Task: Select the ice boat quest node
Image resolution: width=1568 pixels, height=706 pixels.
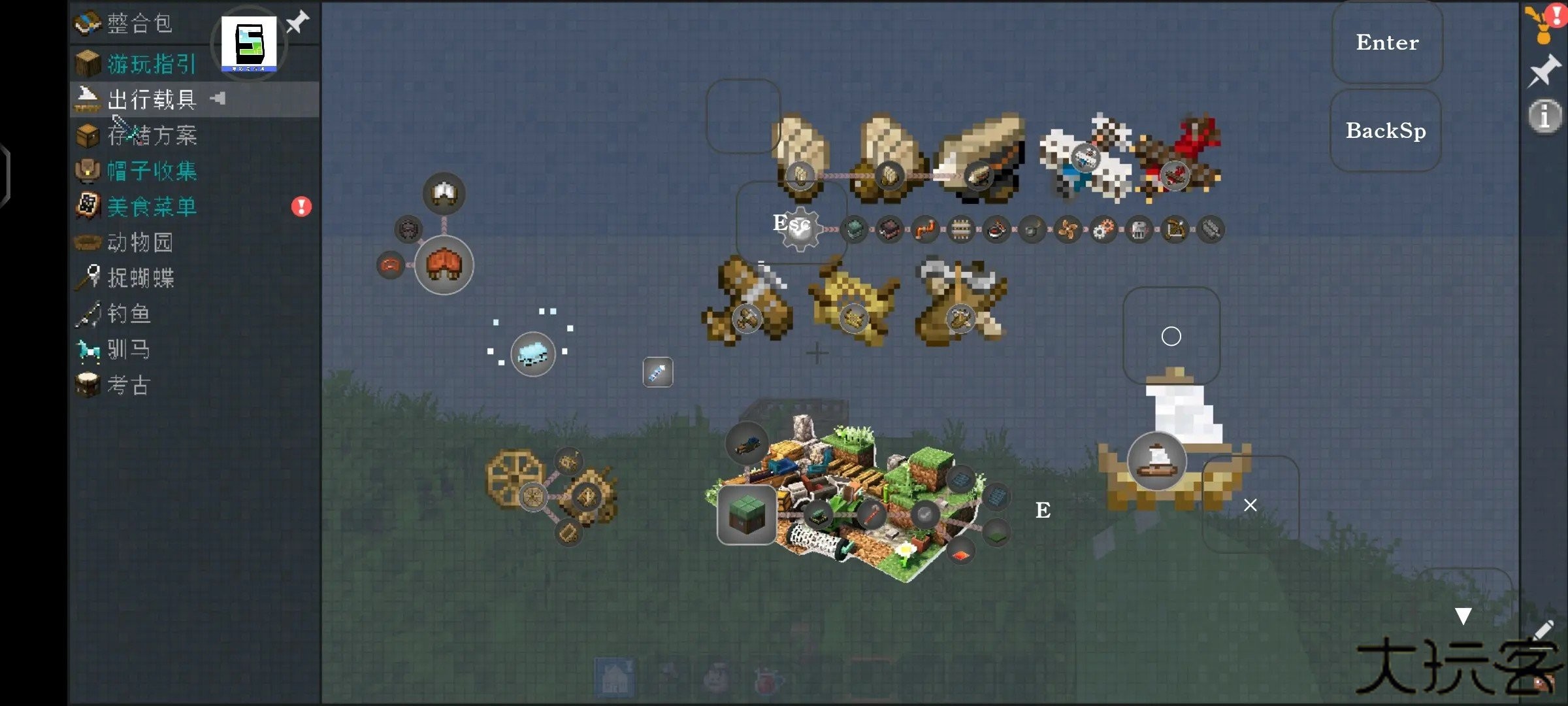Action: point(532,354)
